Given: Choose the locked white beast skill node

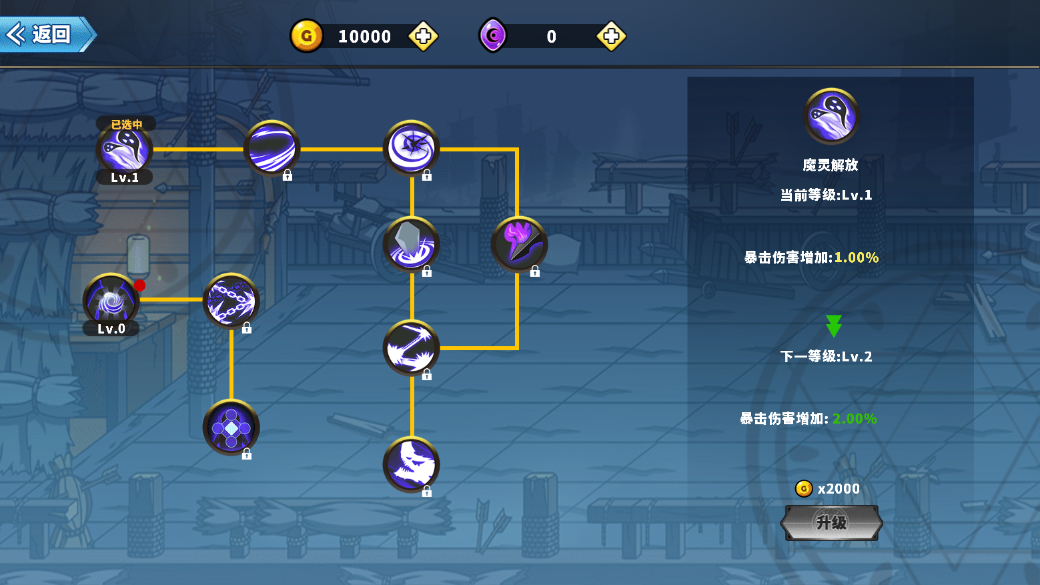Looking at the screenshot, I should pyautogui.click(x=411, y=464).
